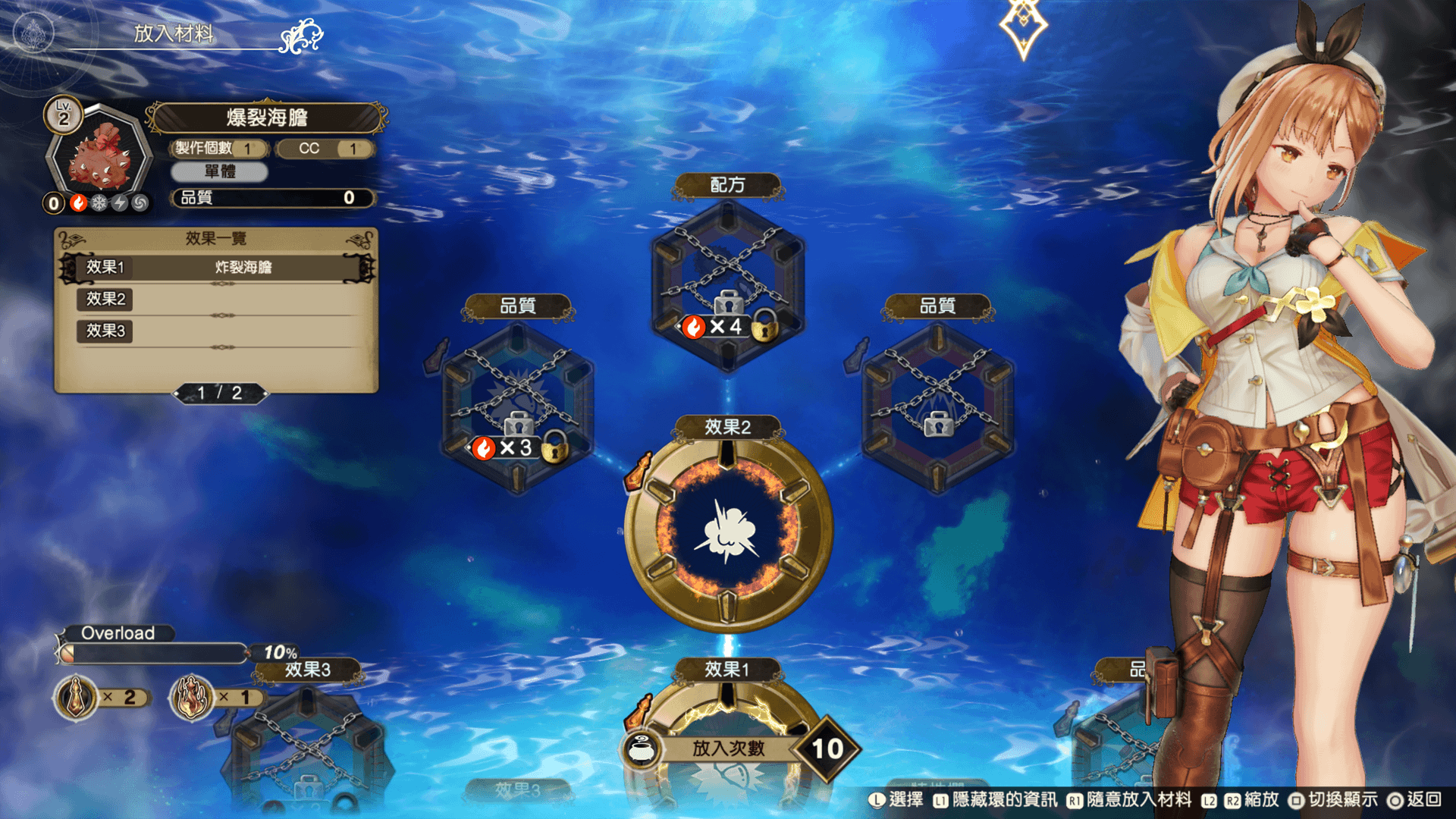Click the effect list page indicator 1 / 2

tap(220, 393)
